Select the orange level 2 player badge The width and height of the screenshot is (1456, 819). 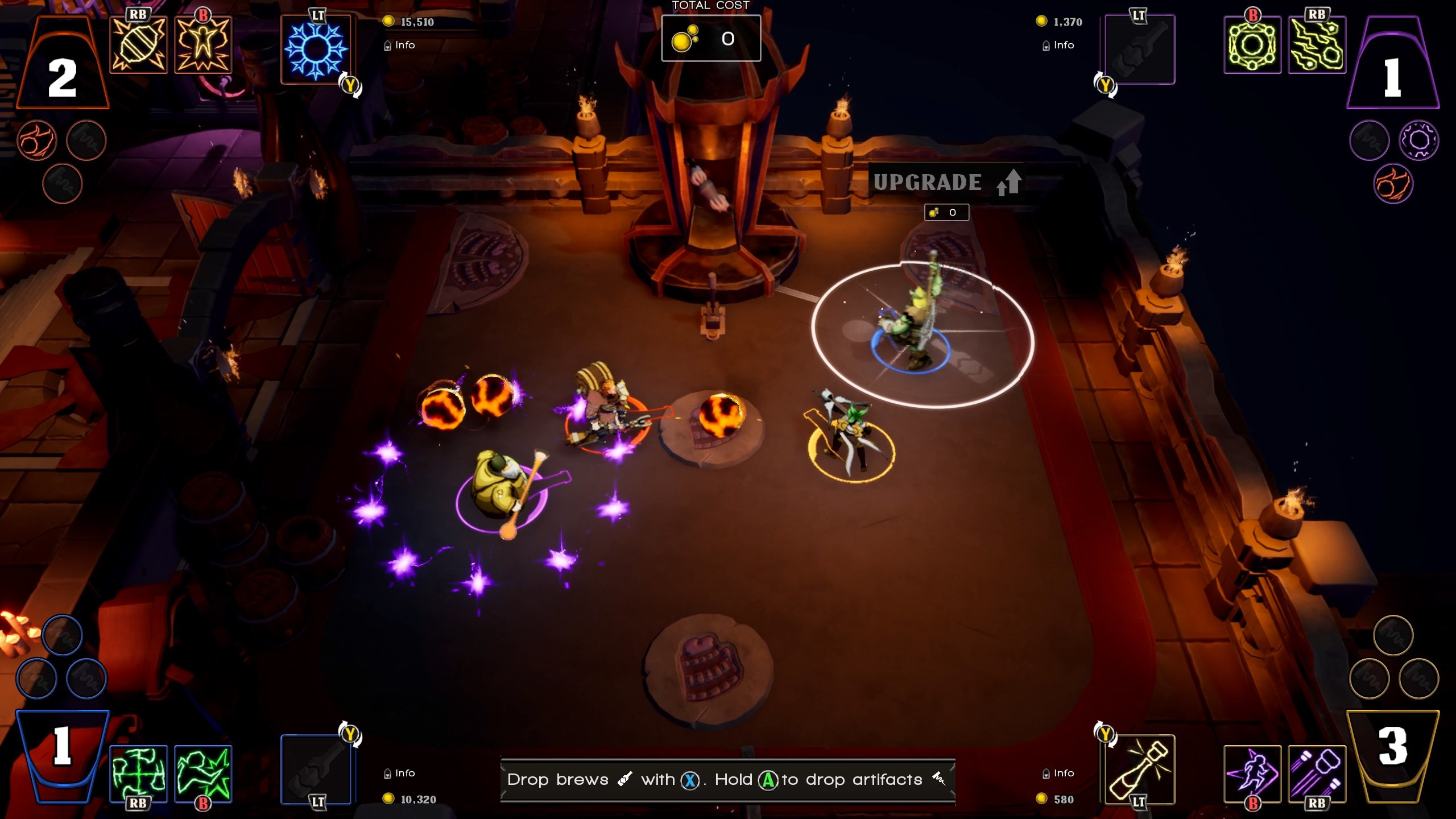tap(63, 67)
